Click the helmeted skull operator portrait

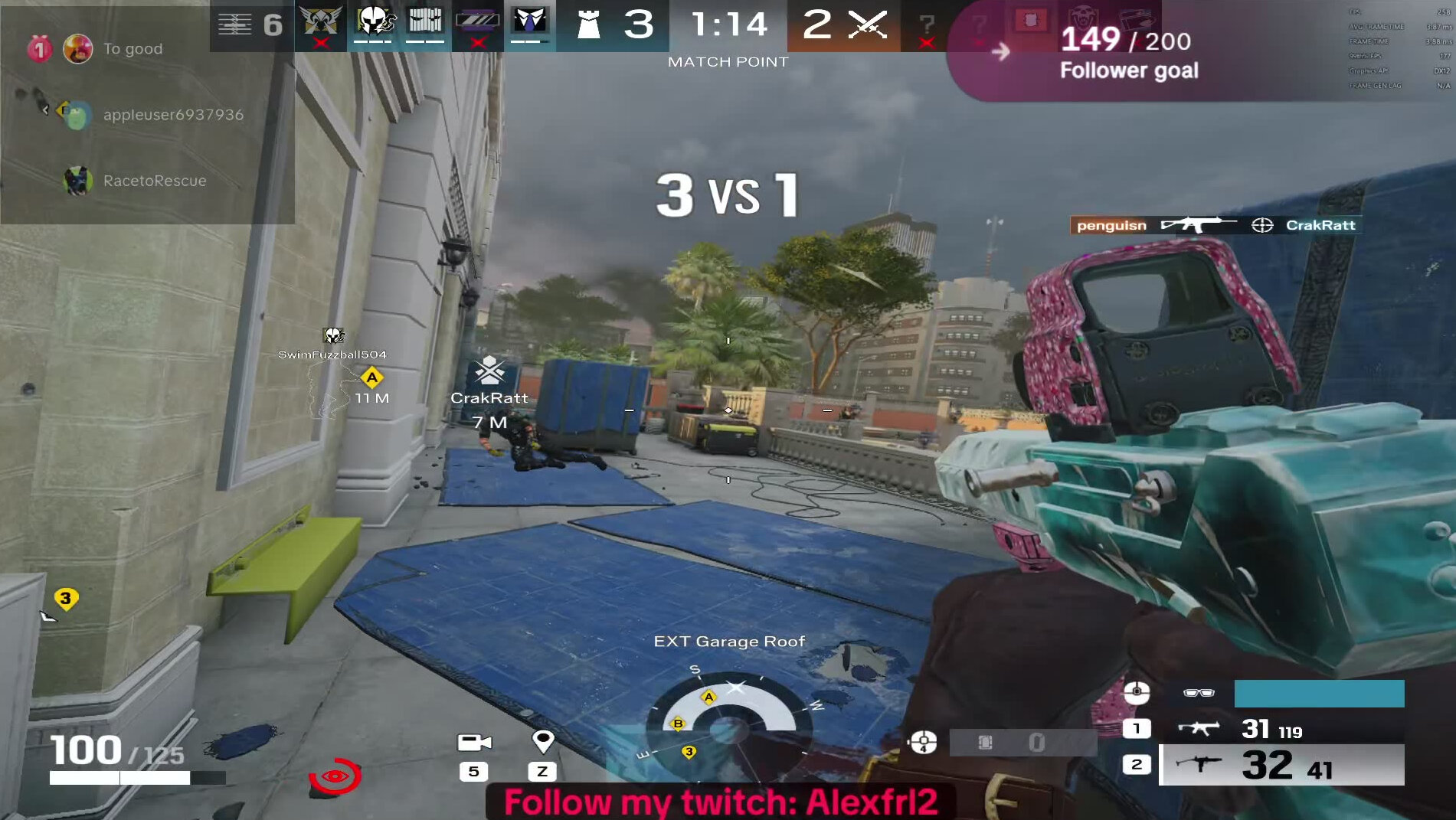click(374, 22)
